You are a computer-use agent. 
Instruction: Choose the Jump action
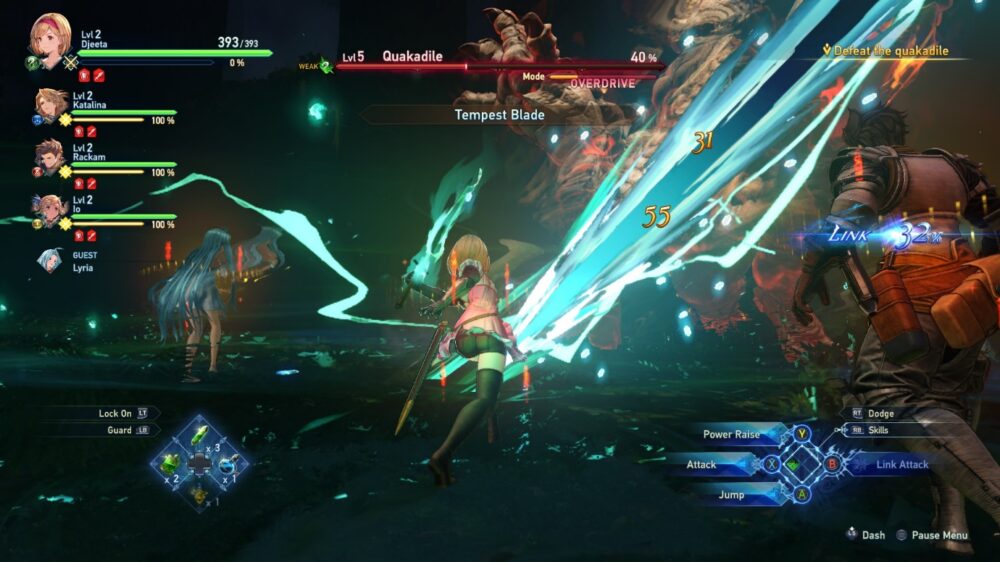tap(731, 495)
